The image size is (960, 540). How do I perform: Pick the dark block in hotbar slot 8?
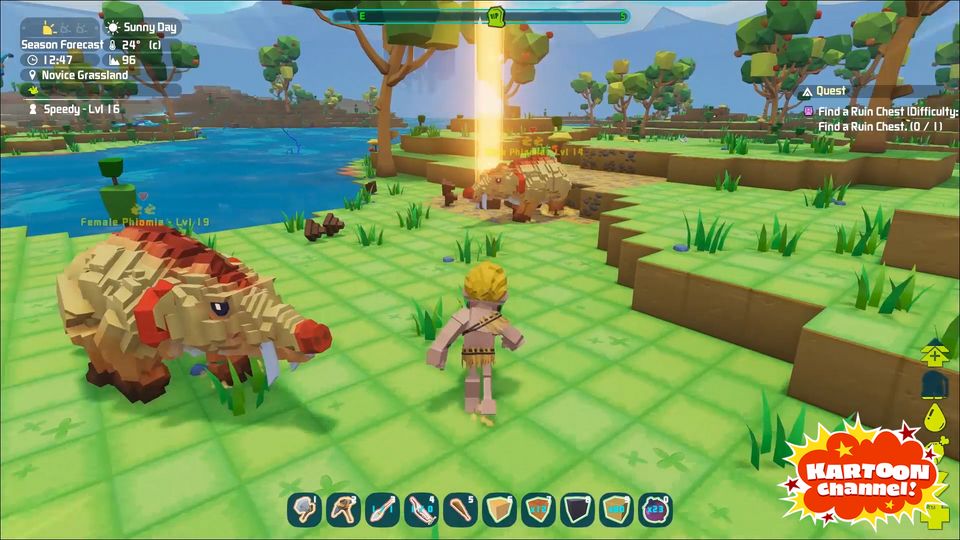pyautogui.click(x=577, y=509)
